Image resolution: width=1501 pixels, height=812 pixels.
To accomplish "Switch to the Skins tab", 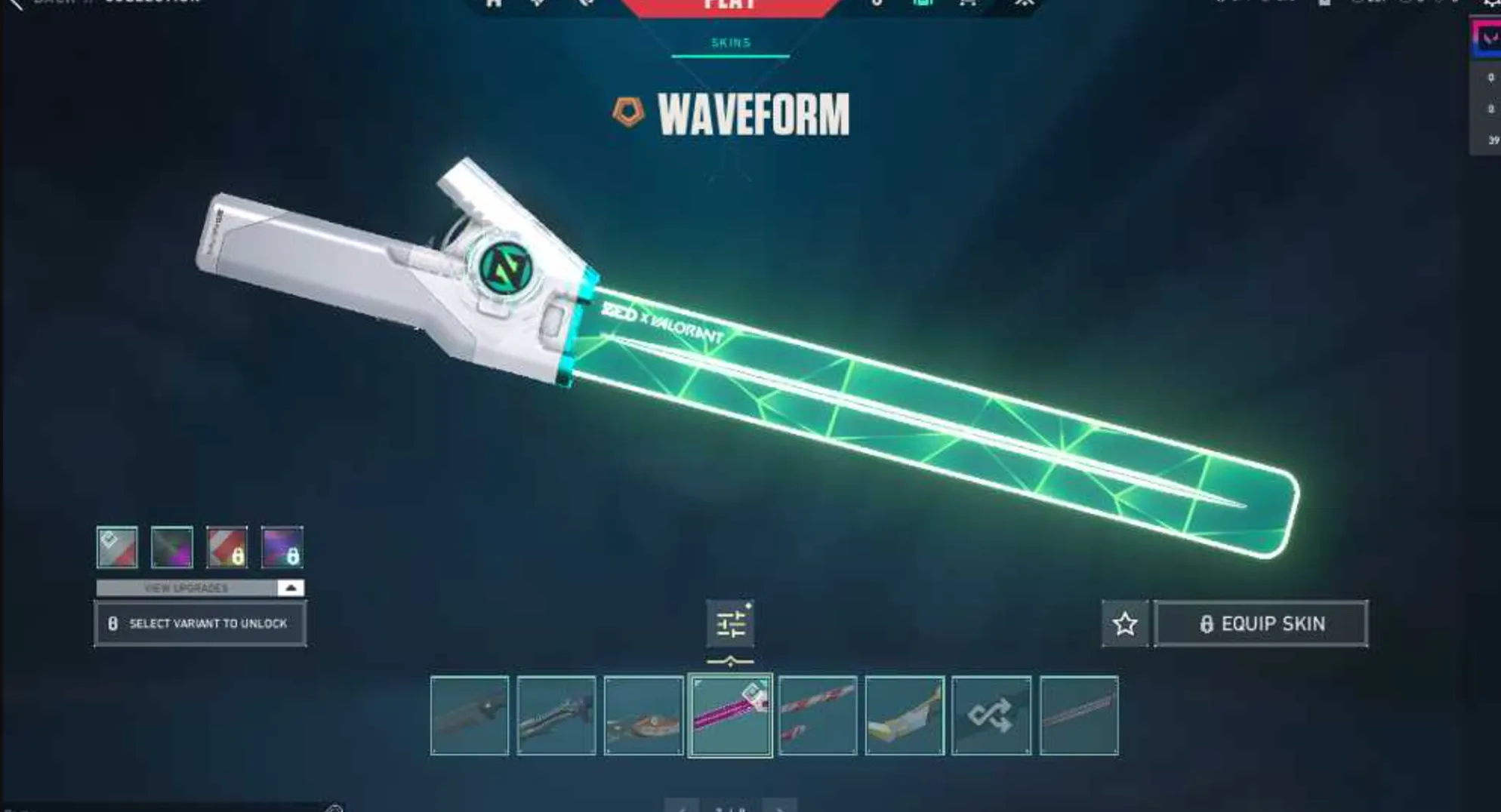I will [729, 42].
